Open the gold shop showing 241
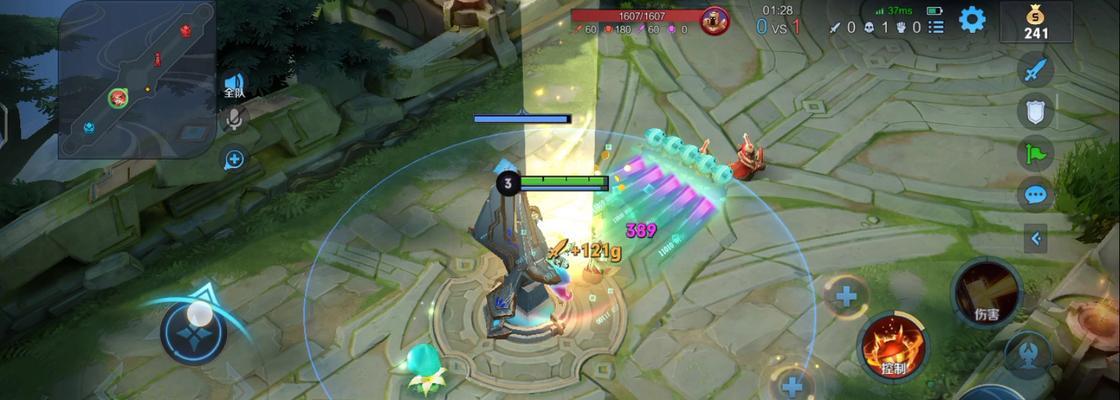Screen dimensions: 1120x400 pos(1035,22)
